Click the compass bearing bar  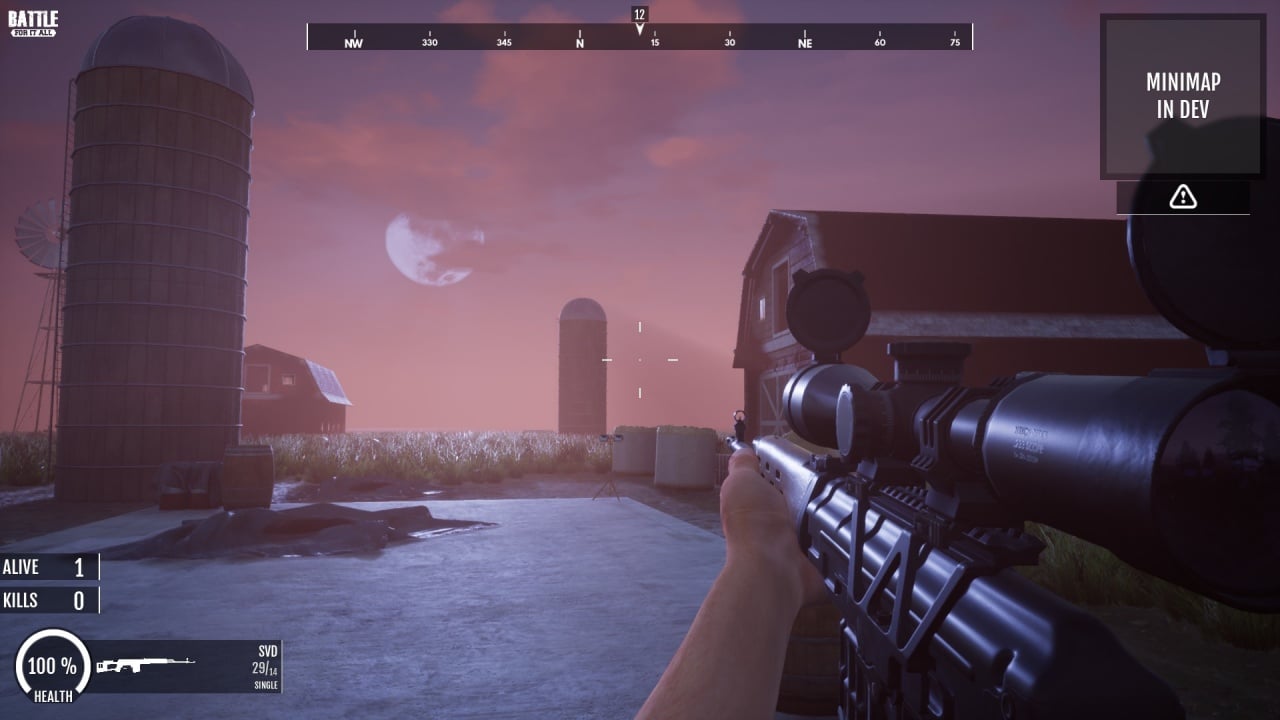click(x=640, y=38)
